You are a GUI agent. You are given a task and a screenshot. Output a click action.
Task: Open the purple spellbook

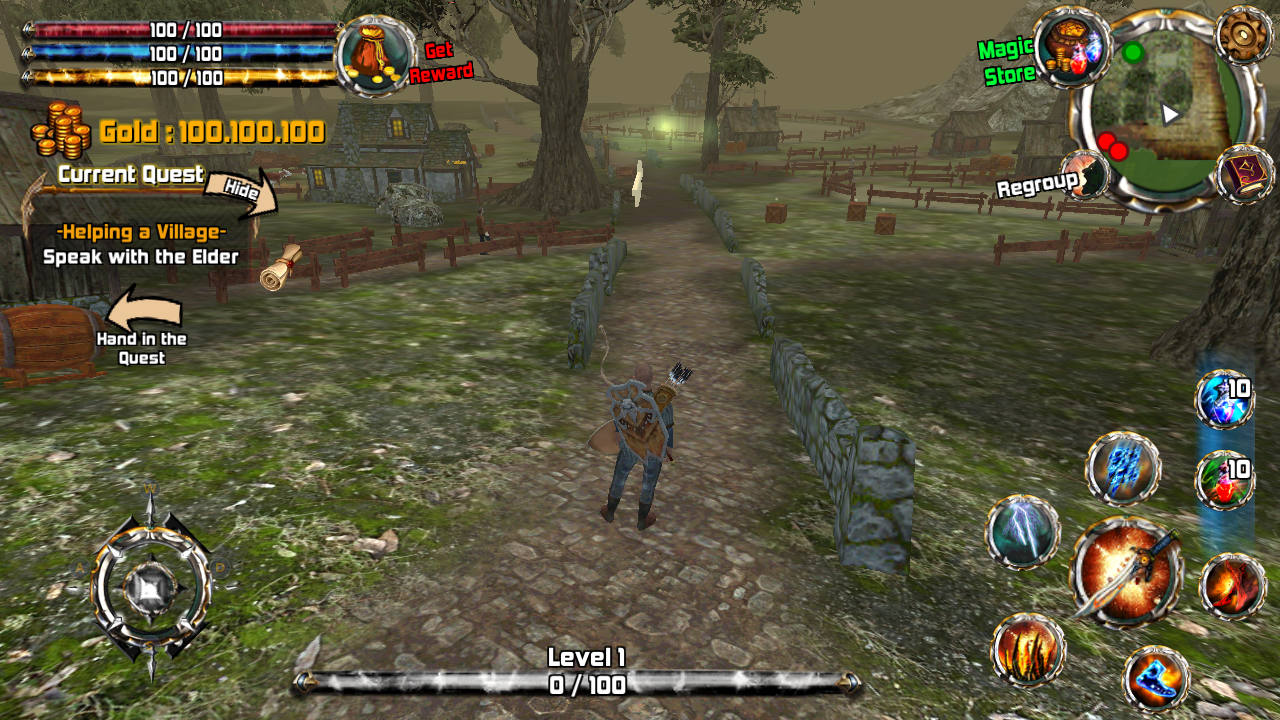(x=1246, y=174)
